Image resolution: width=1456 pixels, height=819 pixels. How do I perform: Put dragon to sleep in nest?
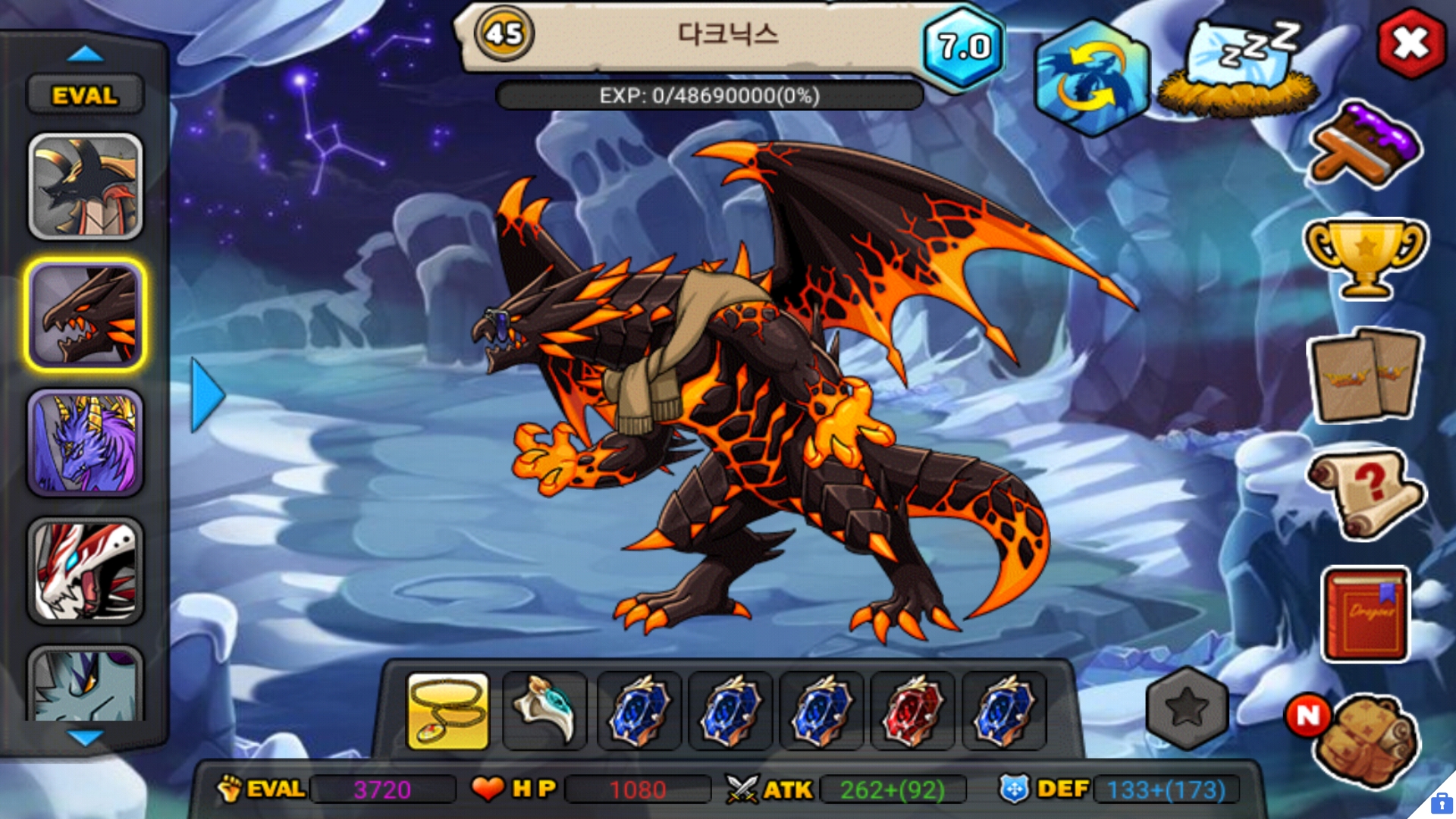[x=1238, y=72]
